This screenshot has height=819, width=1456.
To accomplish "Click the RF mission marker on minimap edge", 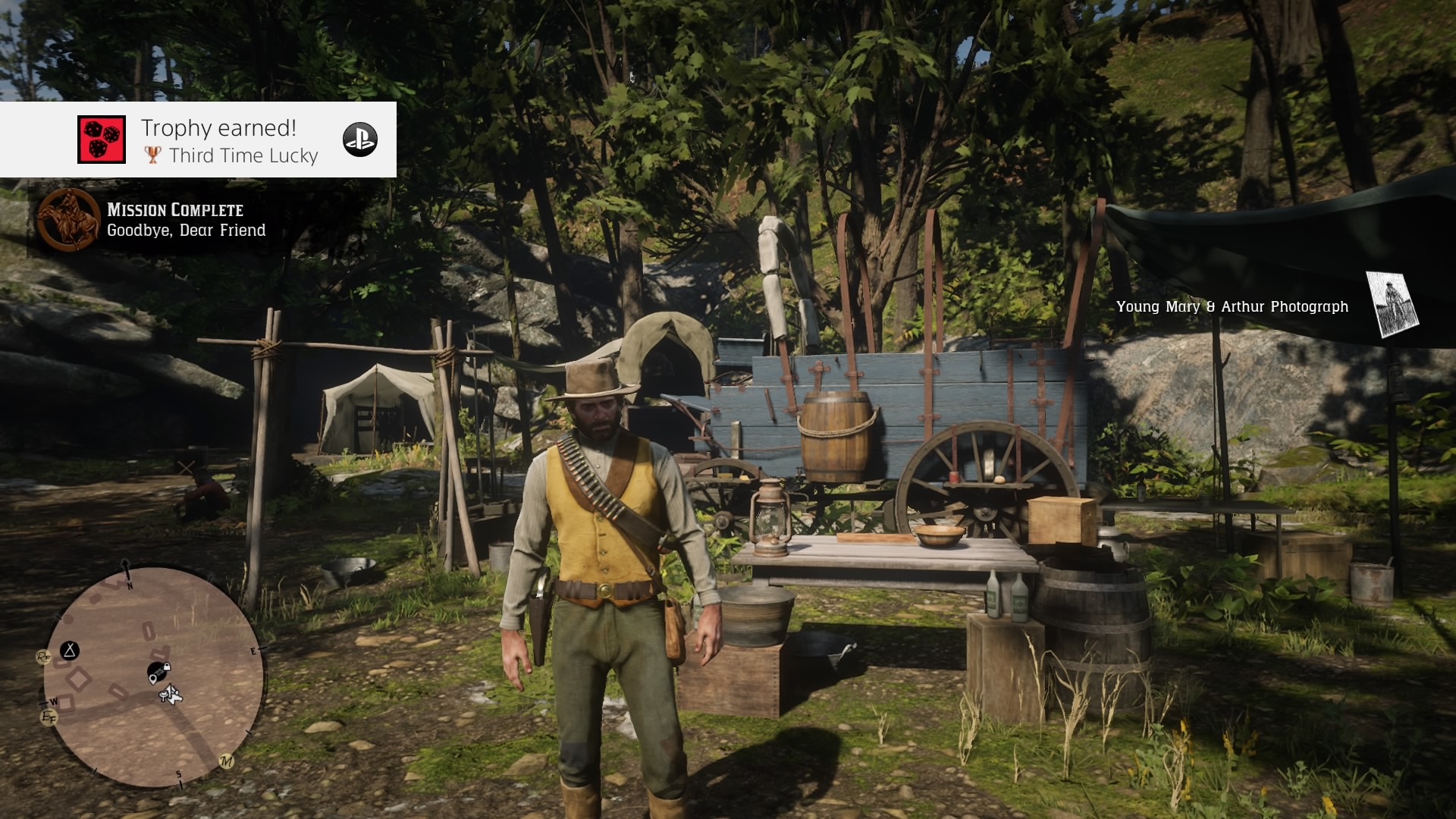I will click(x=44, y=656).
